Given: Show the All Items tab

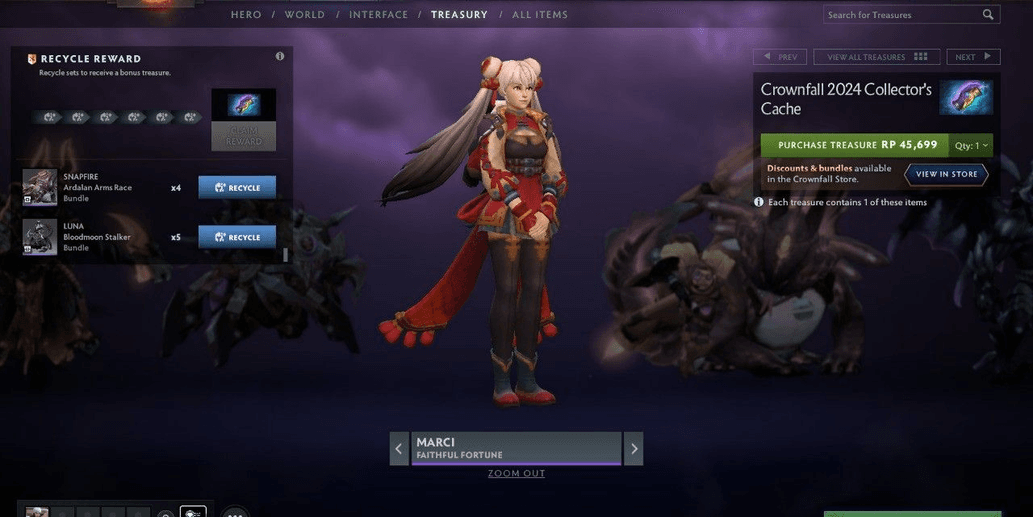Looking at the screenshot, I should coord(540,15).
